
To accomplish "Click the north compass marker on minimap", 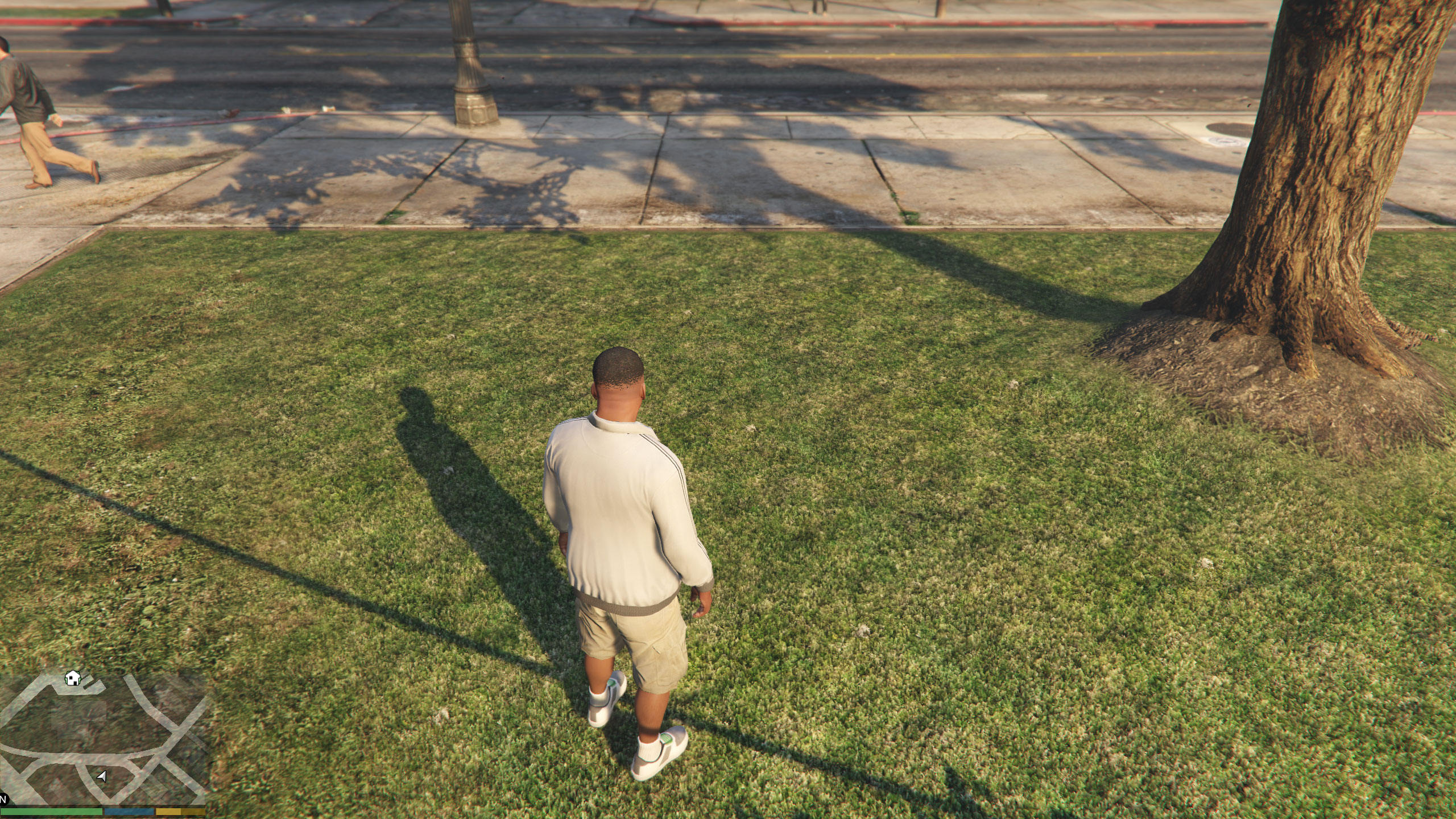I will [x=3, y=799].
